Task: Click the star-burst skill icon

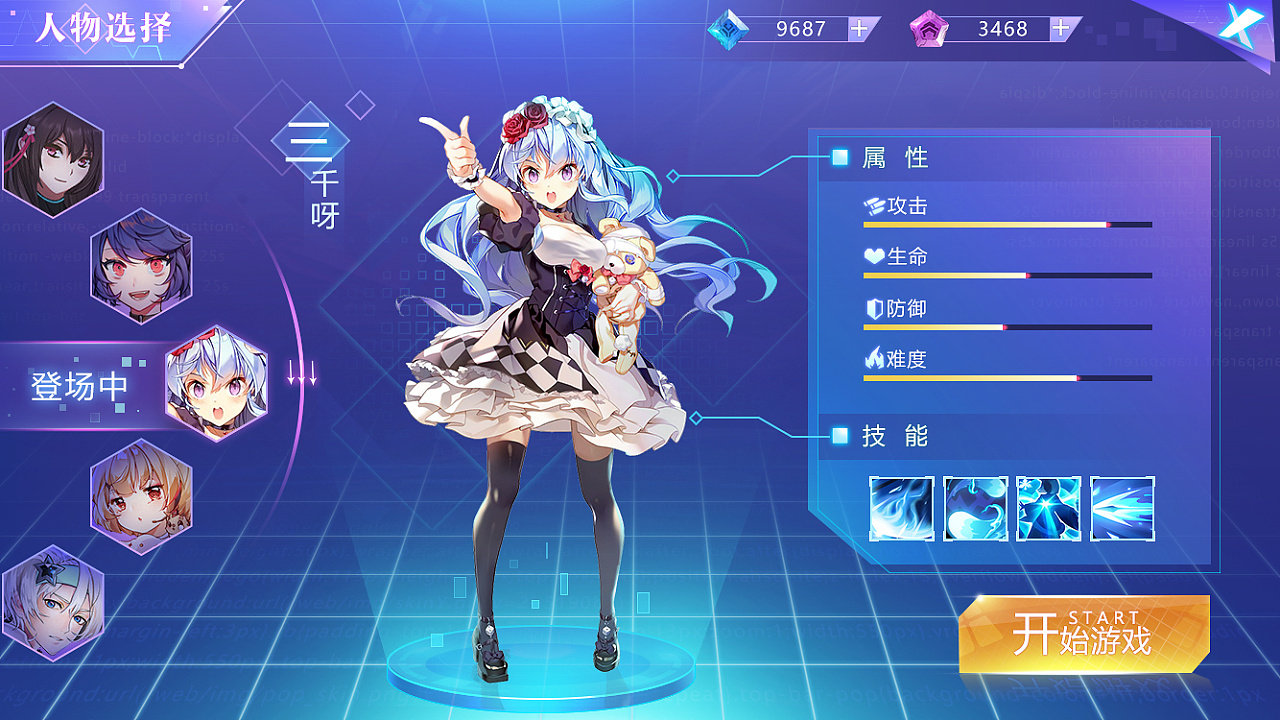Action: click(1047, 509)
